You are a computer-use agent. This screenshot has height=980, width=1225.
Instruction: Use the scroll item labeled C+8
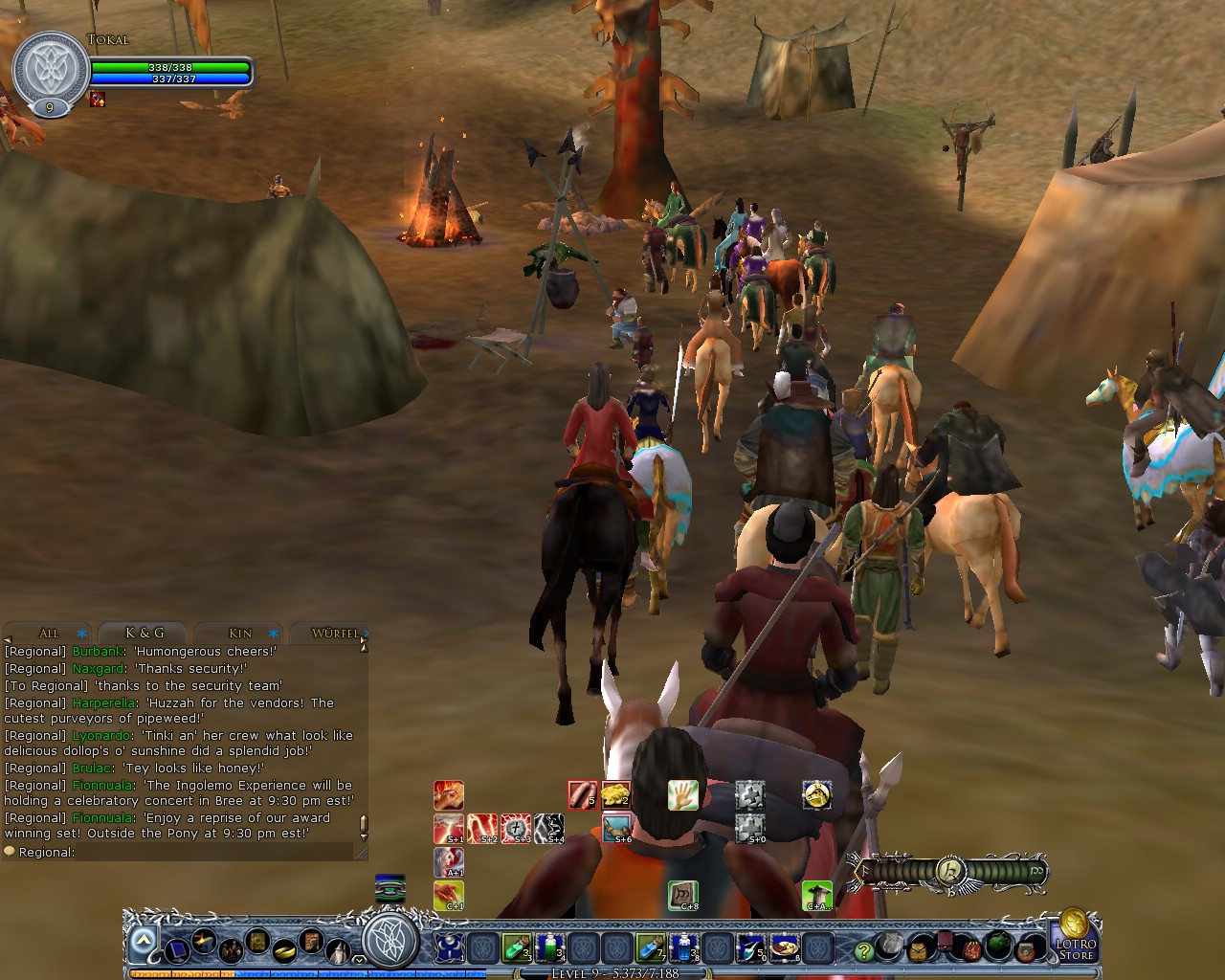pyautogui.click(x=682, y=897)
